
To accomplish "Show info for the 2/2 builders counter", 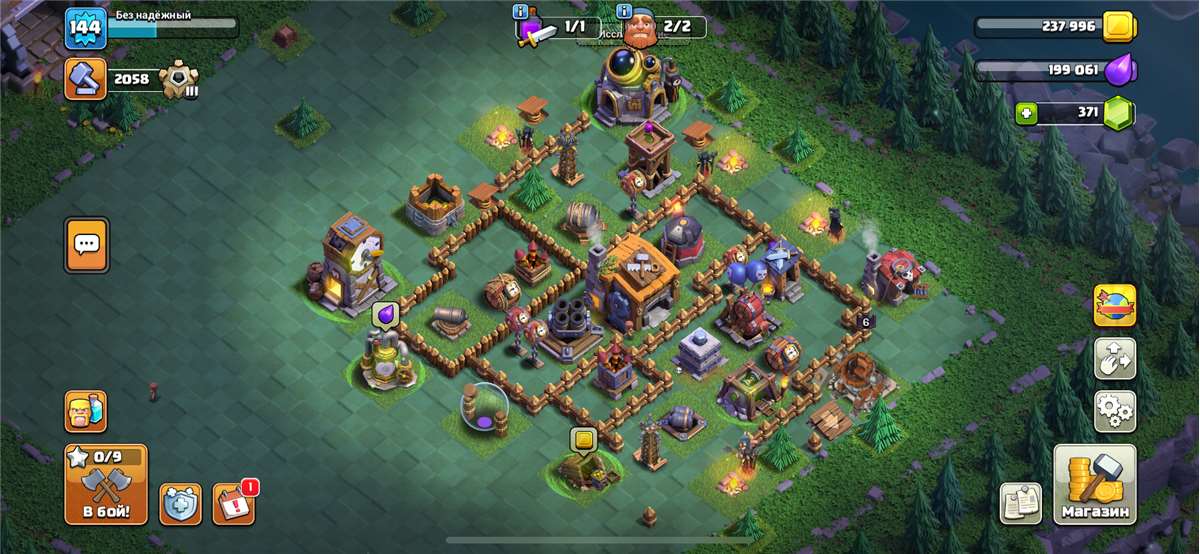I will point(625,12).
